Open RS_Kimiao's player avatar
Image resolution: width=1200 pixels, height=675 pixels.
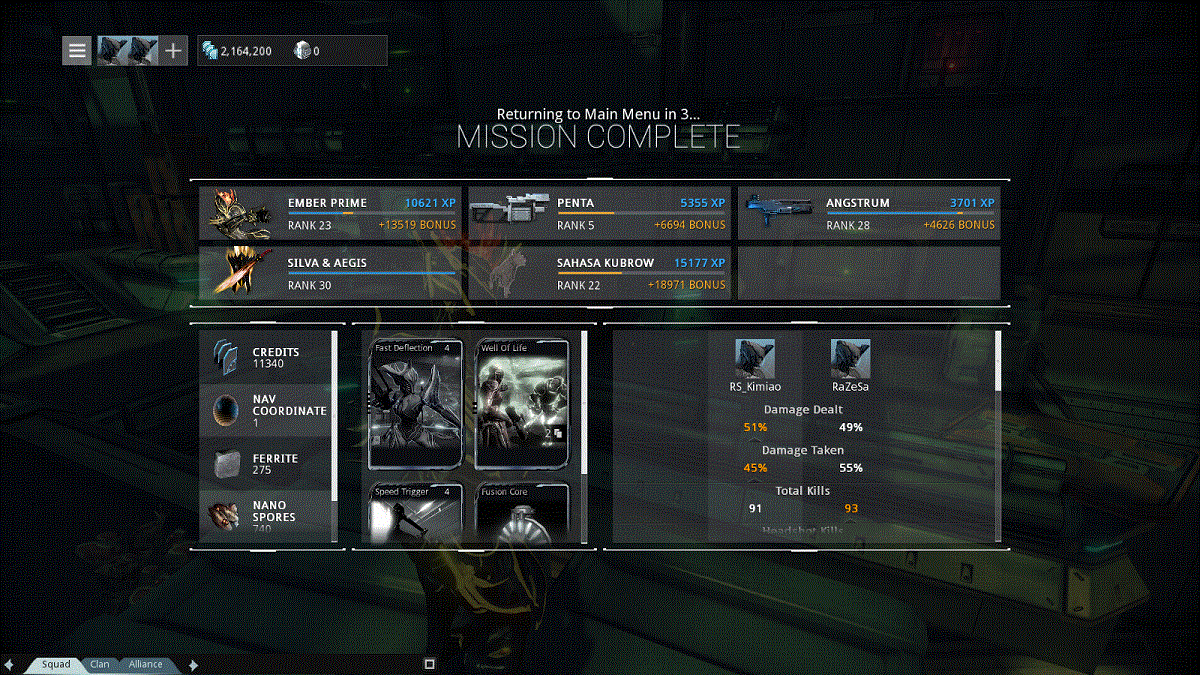tap(755, 358)
